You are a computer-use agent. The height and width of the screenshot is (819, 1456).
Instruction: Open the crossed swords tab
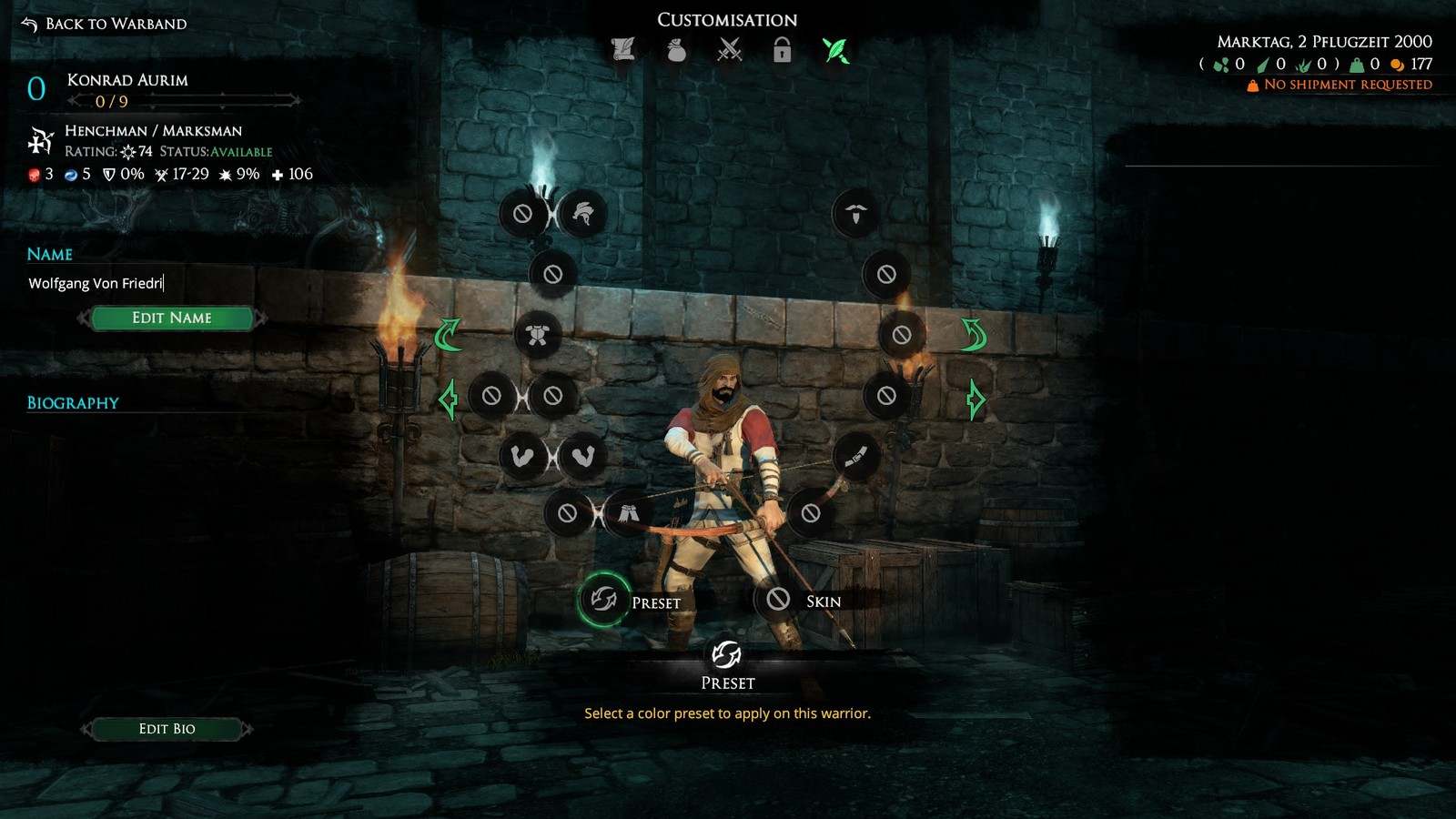click(x=730, y=50)
